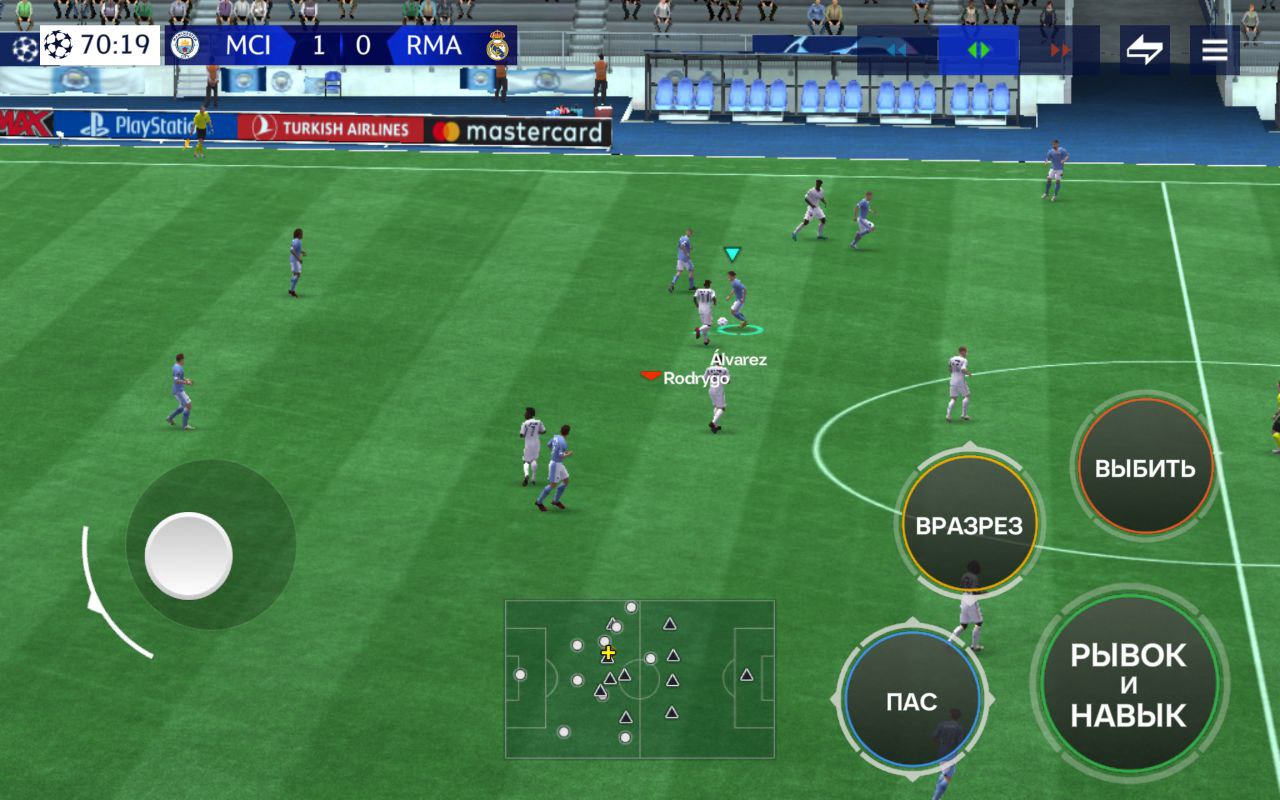This screenshot has width=1280, height=800.
Task: Click the pitch radar minimap
Action: pyautogui.click(x=639, y=678)
